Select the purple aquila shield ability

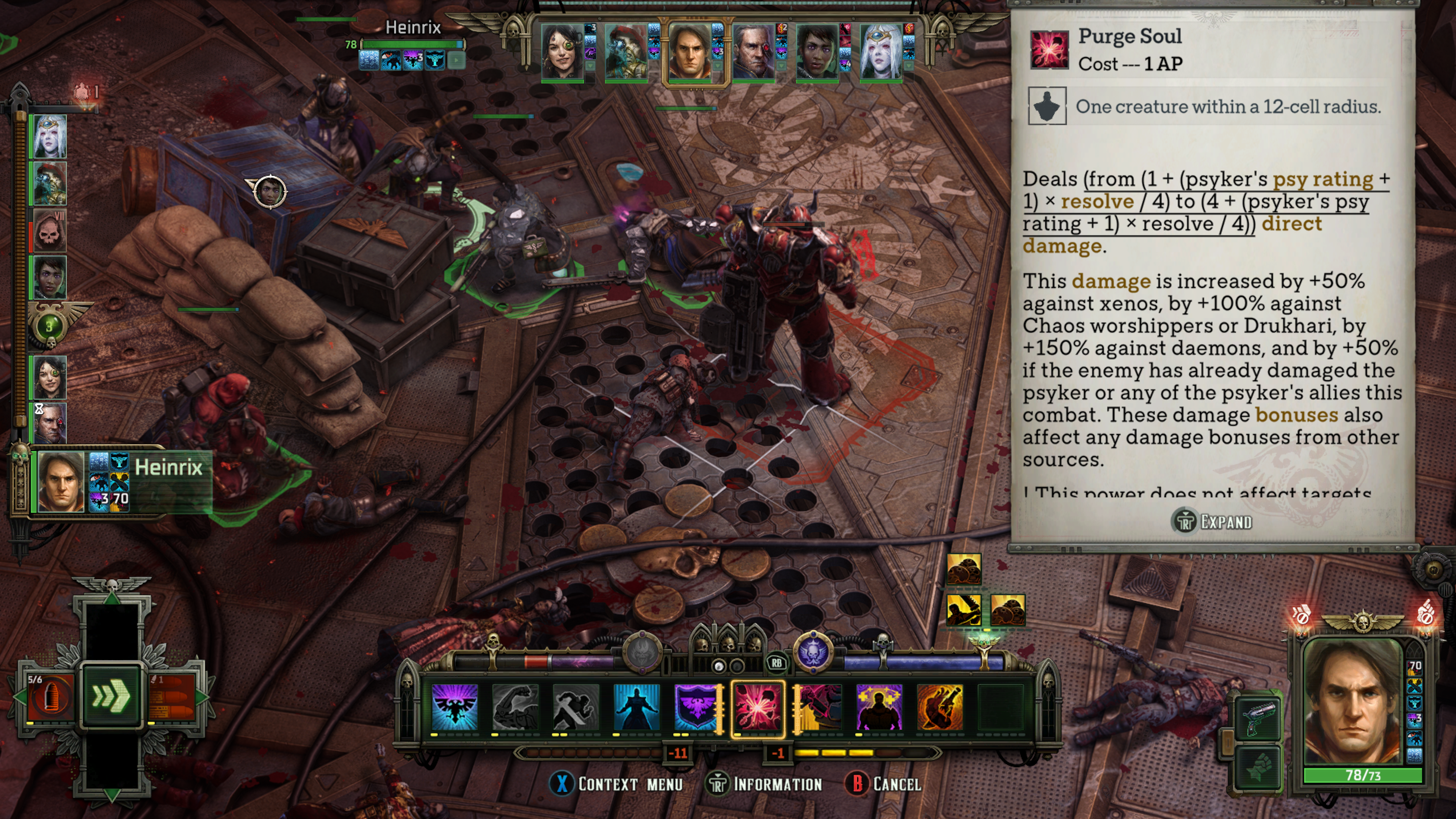(696, 708)
